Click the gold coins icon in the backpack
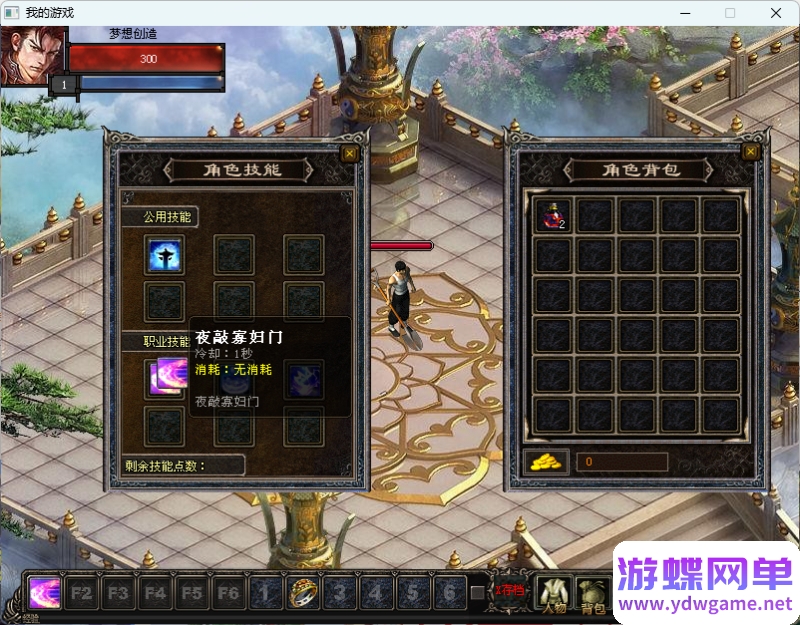The height and width of the screenshot is (625, 800). [546, 461]
